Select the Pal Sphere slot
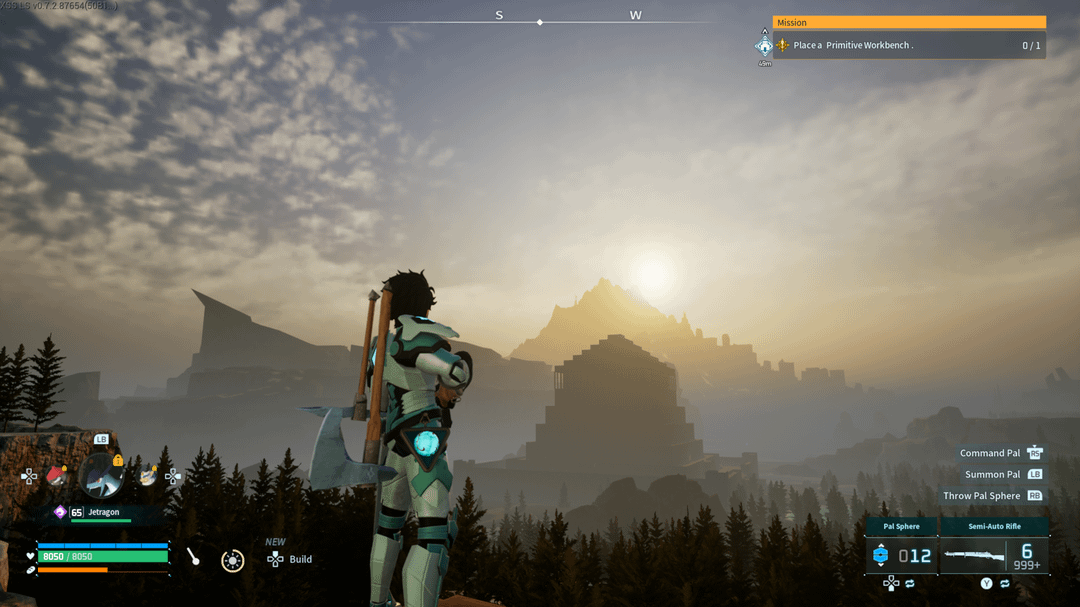Viewport: 1080px width, 607px height. point(901,554)
